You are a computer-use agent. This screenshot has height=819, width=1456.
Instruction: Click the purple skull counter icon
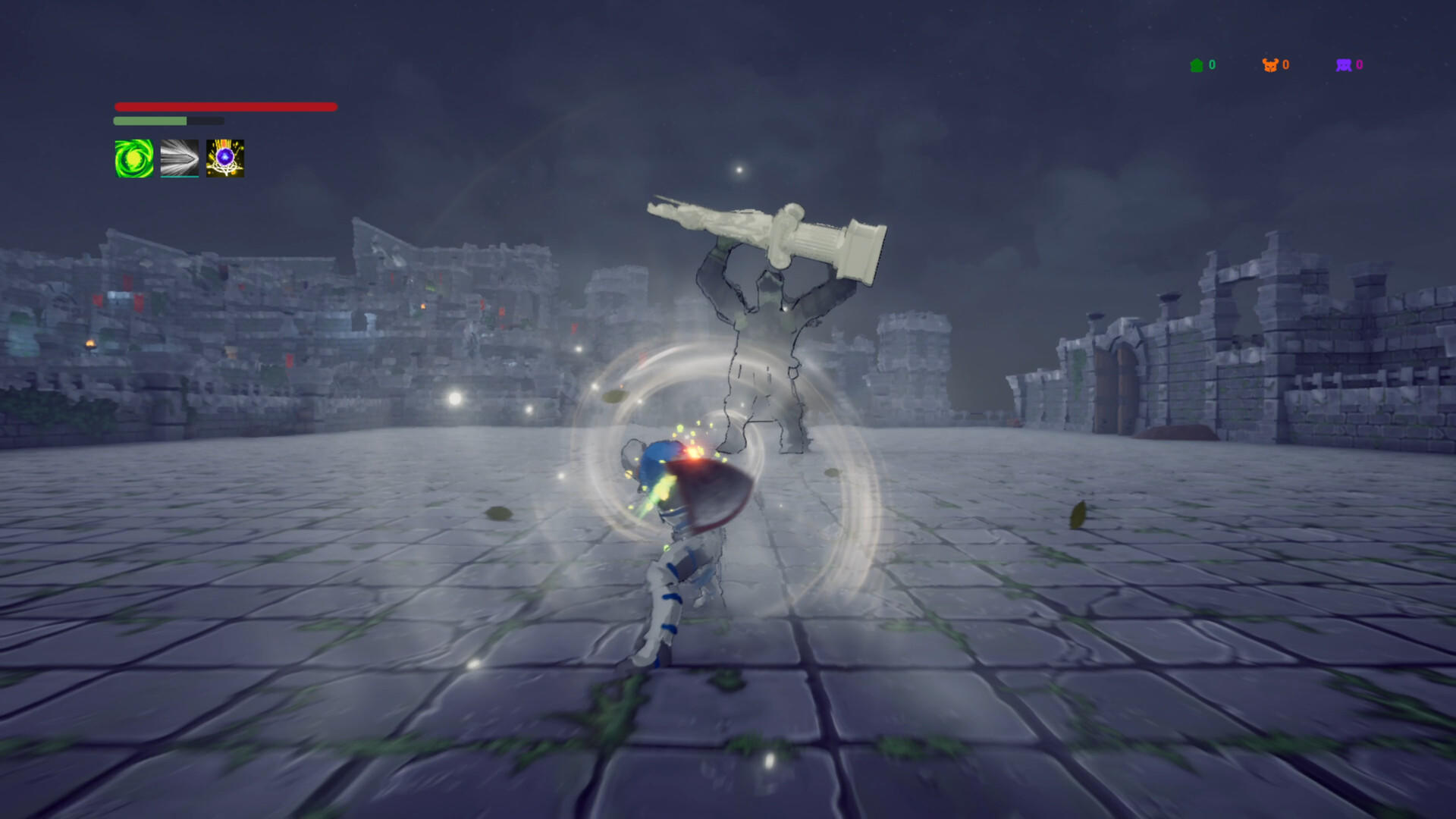click(1342, 65)
